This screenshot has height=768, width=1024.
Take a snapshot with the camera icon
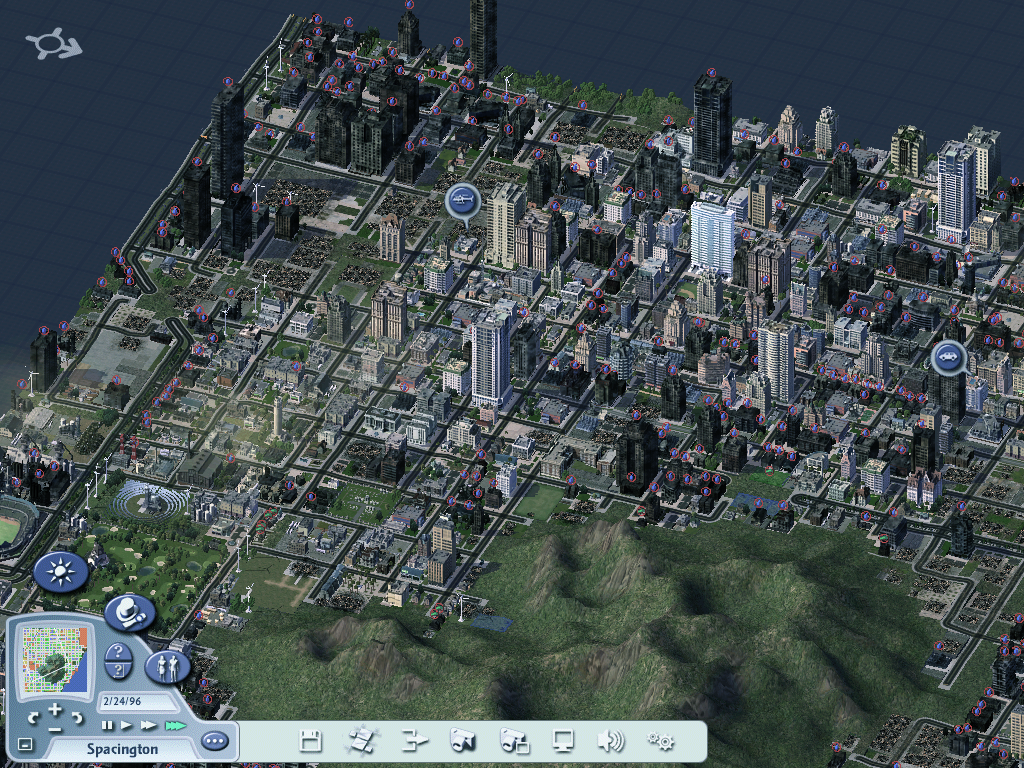(x=462, y=741)
